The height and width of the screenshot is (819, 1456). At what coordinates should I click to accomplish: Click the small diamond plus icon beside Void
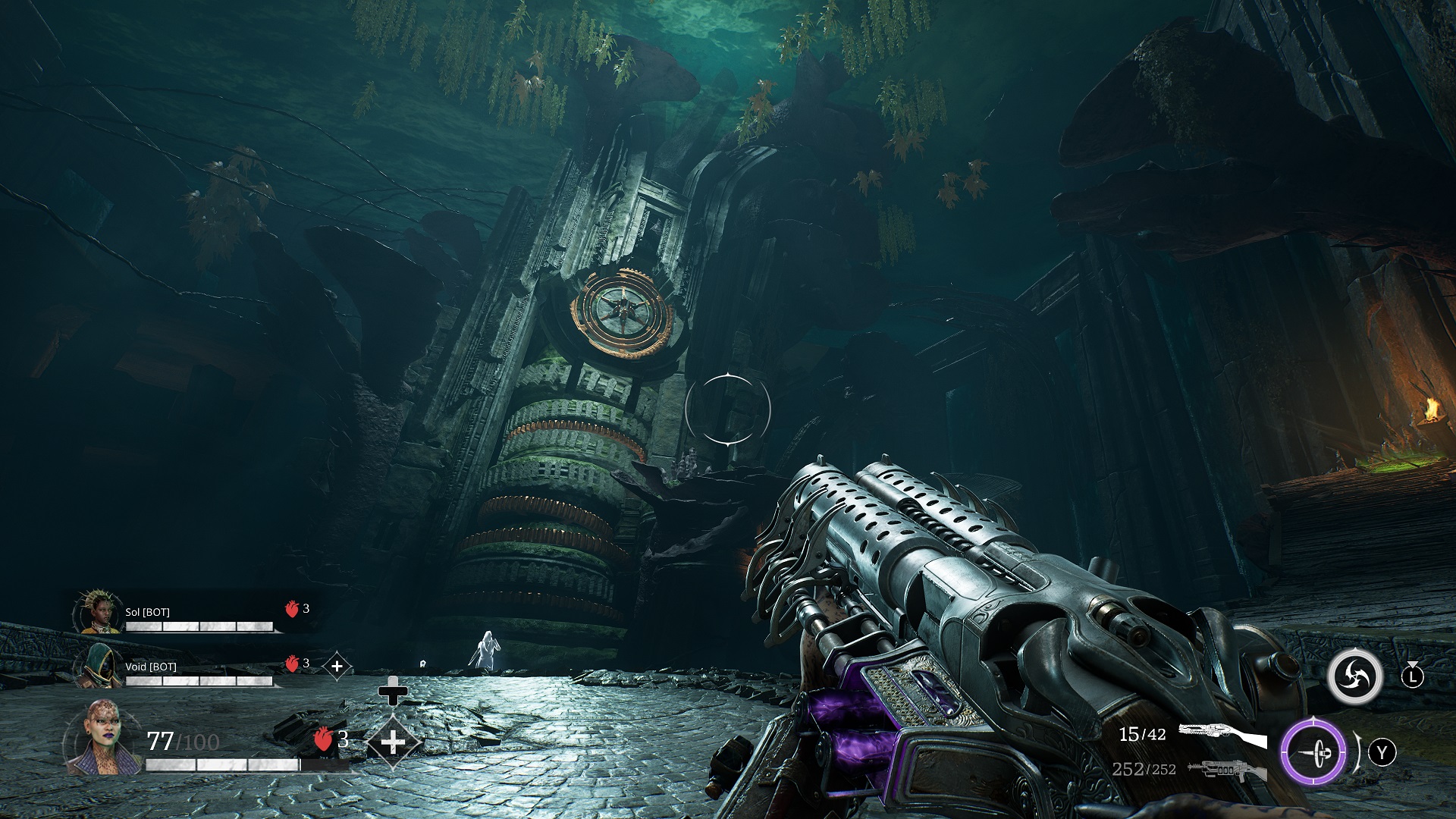pos(337,667)
